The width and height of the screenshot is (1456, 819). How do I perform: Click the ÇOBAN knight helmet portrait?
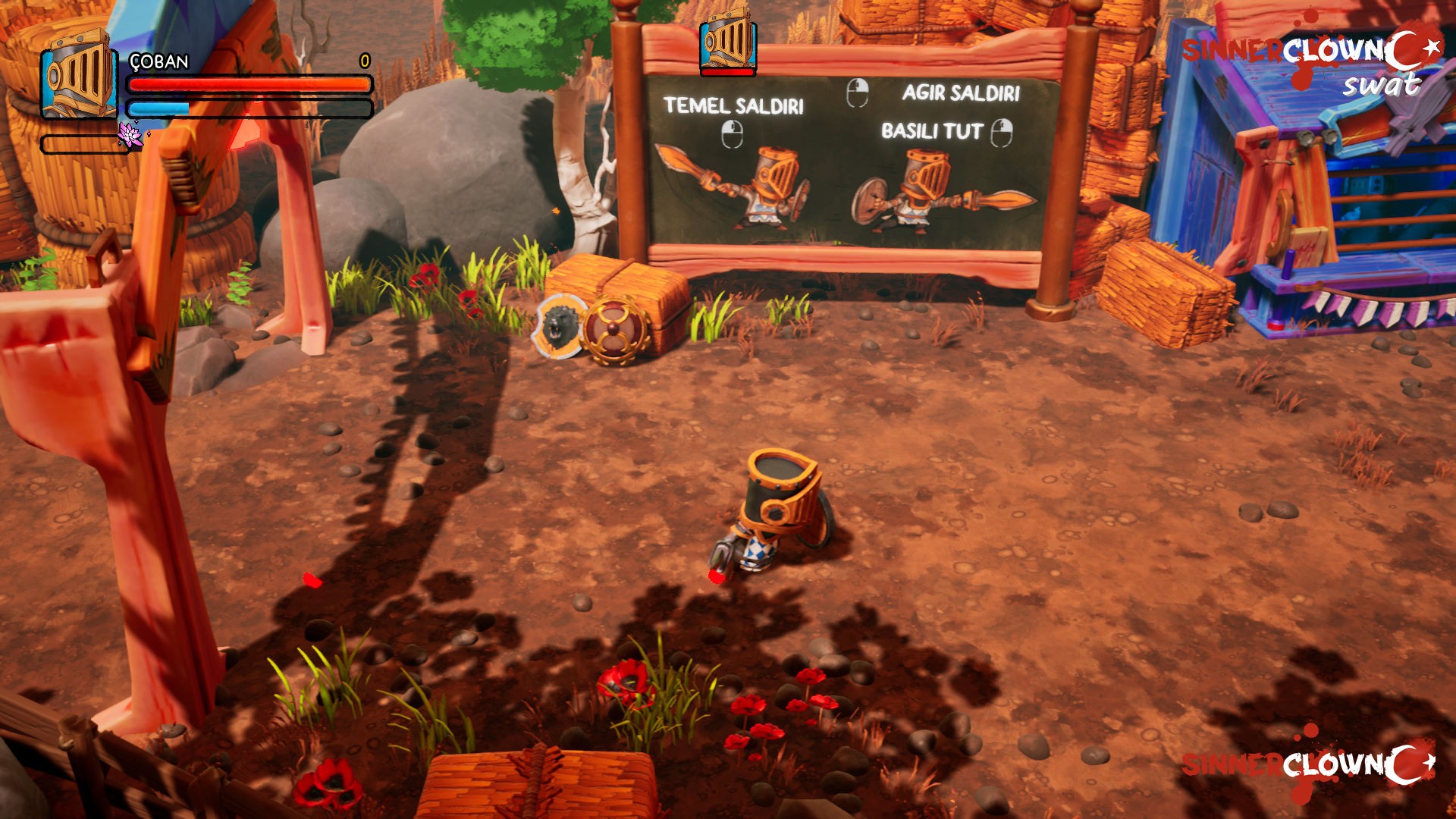[x=78, y=76]
